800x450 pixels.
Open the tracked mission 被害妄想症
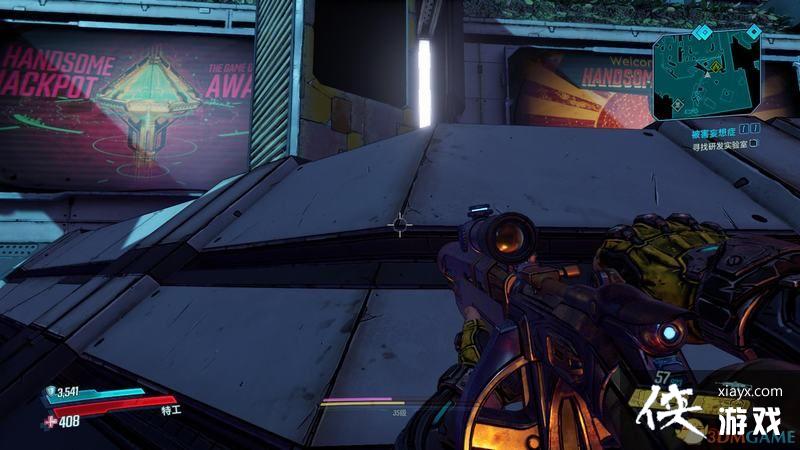[x=716, y=130]
